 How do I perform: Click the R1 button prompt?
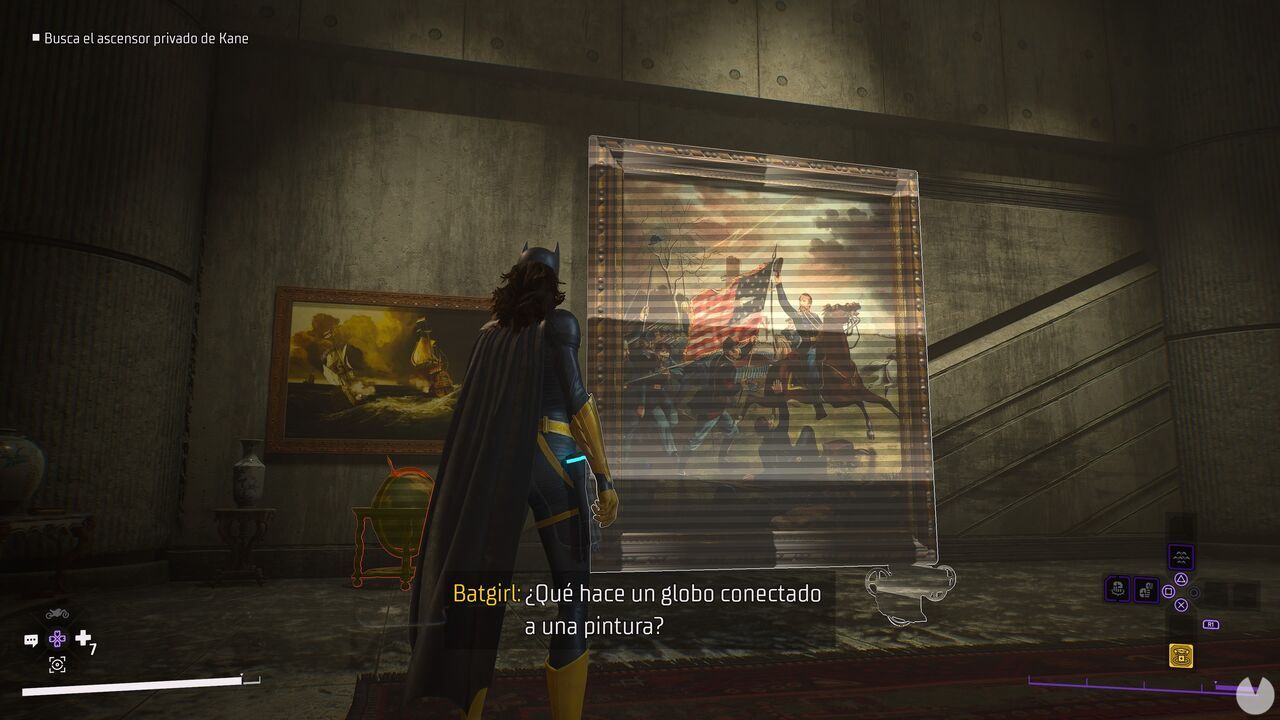[1211, 624]
